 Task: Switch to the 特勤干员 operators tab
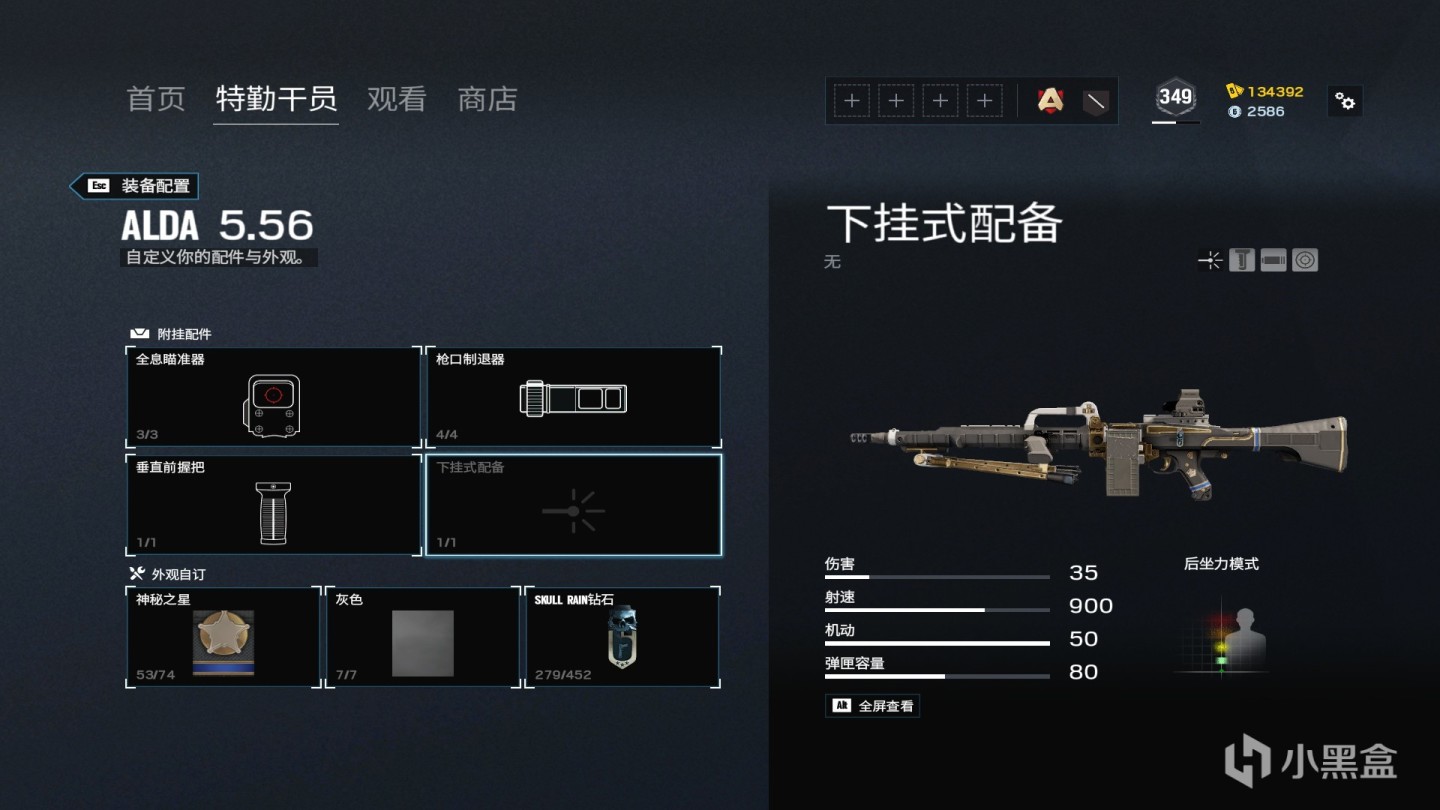pyautogui.click(x=276, y=99)
